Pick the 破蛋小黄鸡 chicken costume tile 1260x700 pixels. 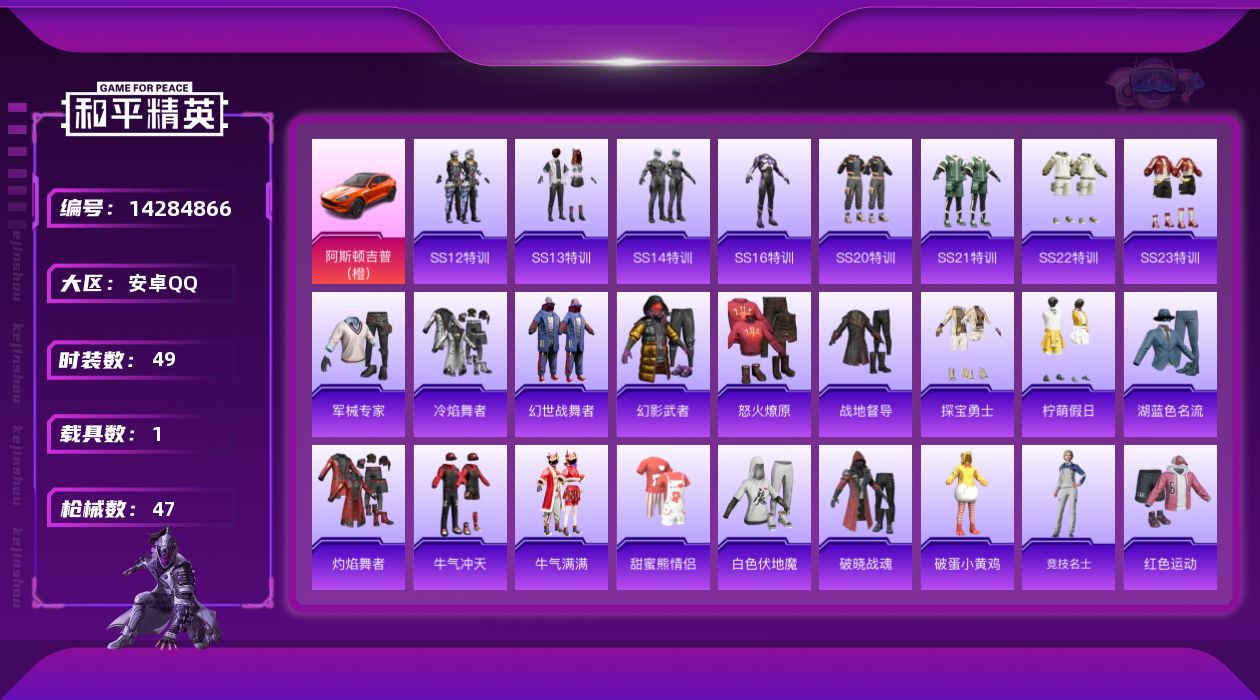pos(967,517)
